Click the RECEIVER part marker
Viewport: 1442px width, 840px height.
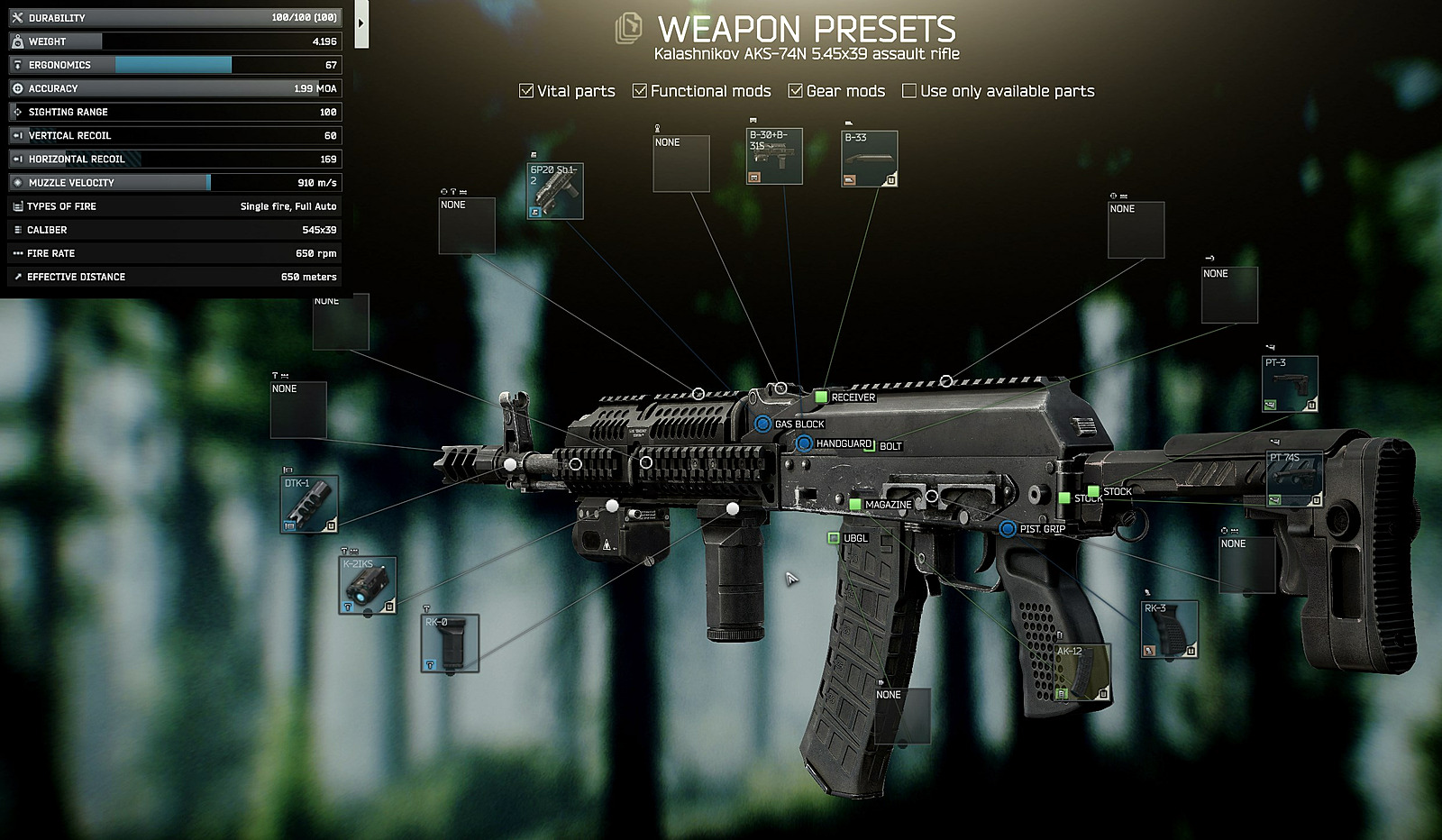[x=821, y=397]
